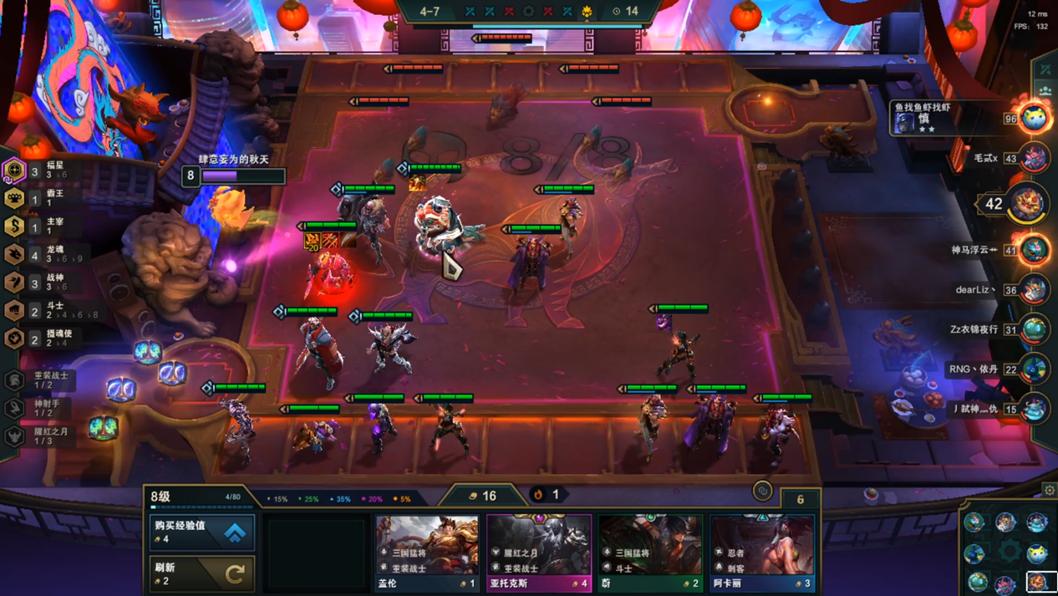Buy the 盖伦 champion card
This screenshot has height=596, width=1058.
click(x=427, y=553)
